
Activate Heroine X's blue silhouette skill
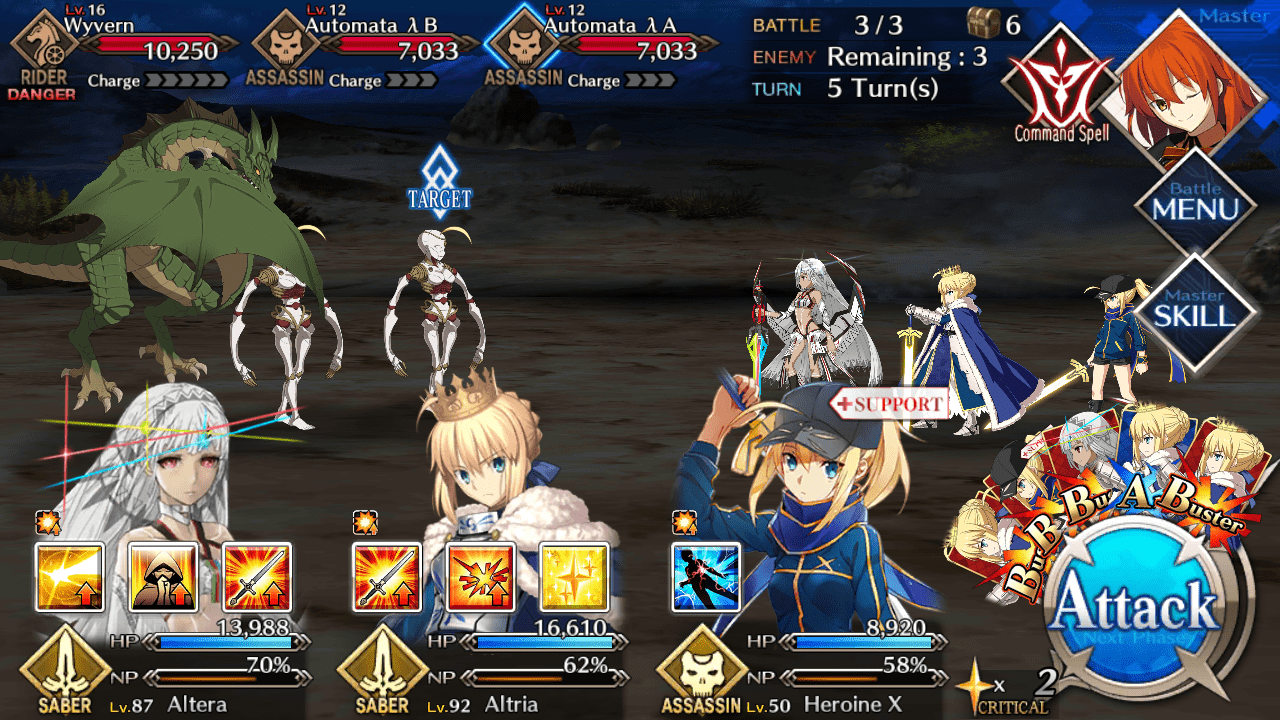click(x=706, y=577)
